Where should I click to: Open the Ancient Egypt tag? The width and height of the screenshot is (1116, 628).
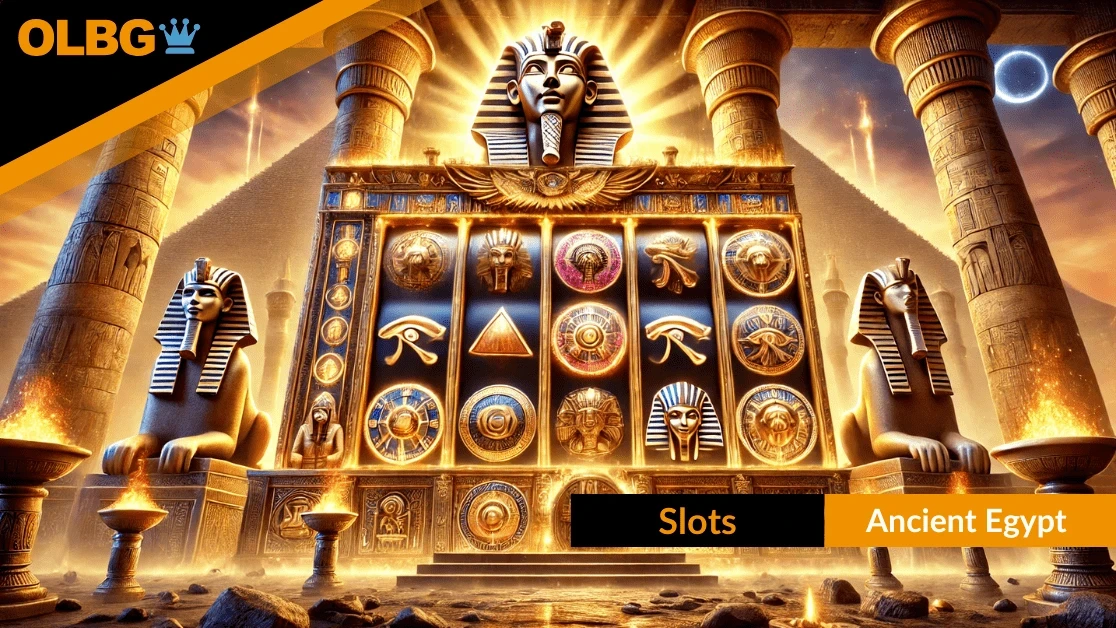pos(966,521)
